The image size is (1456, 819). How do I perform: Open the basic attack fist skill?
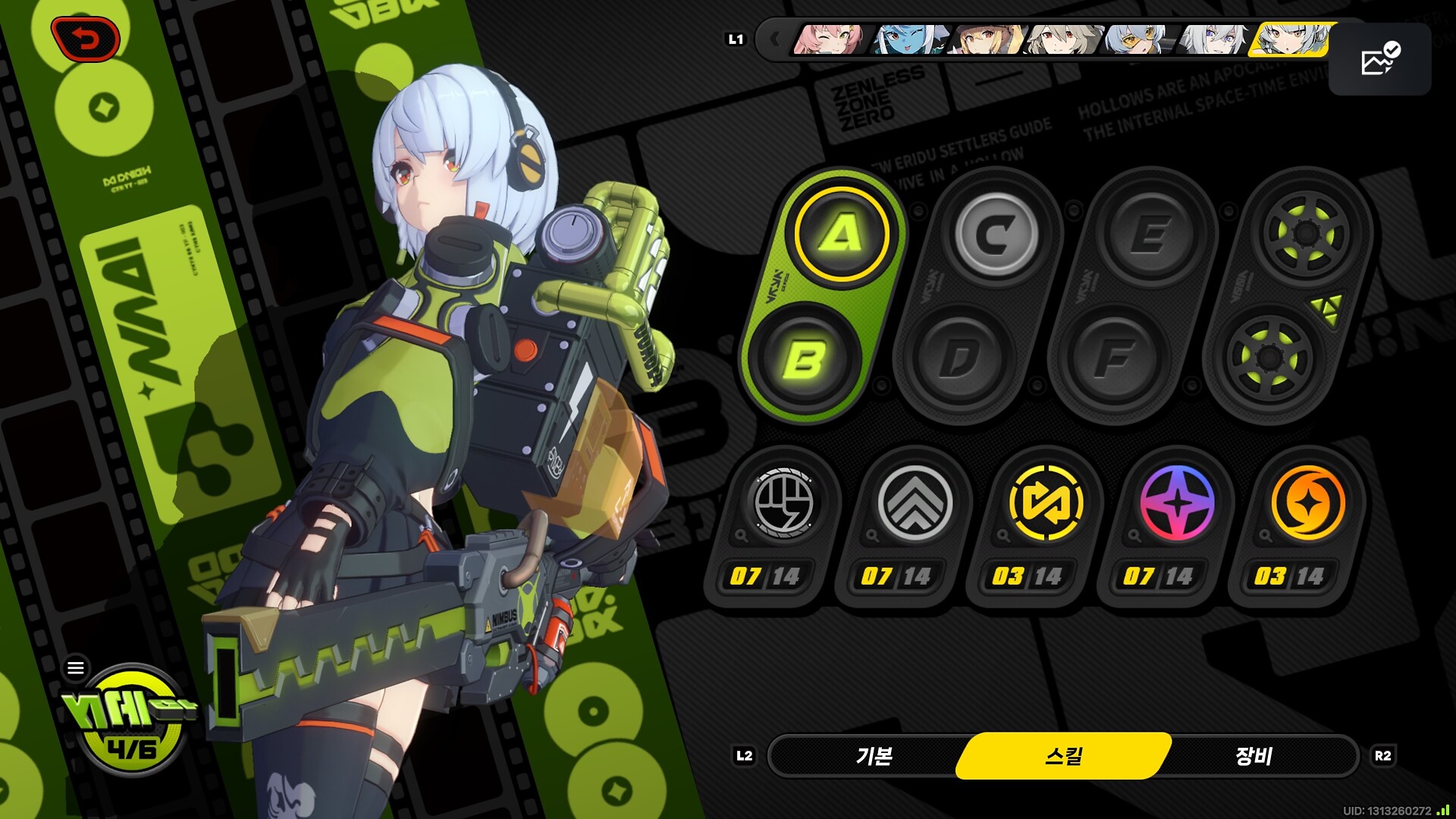click(x=783, y=504)
